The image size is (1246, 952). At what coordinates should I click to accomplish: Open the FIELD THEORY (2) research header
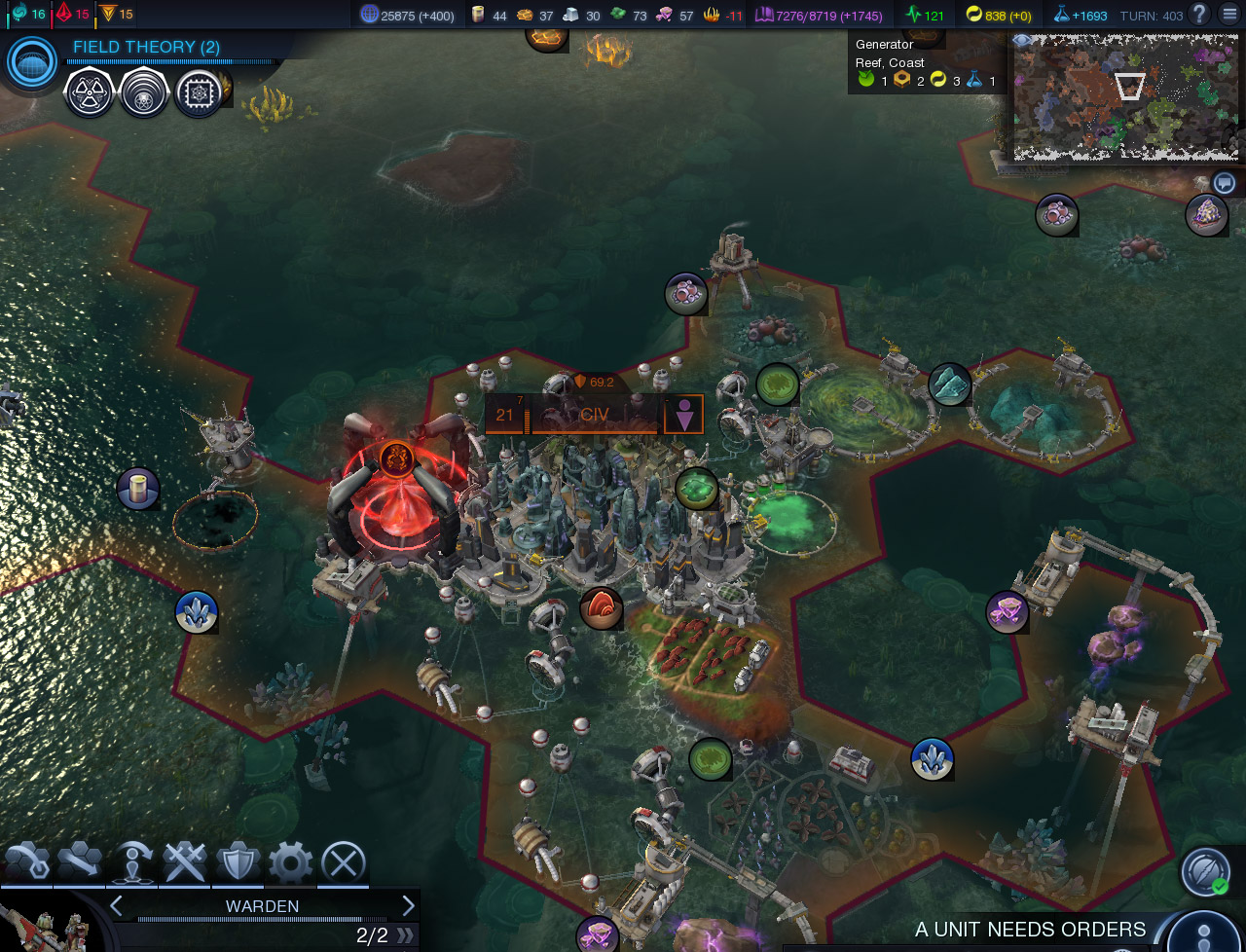click(x=145, y=46)
